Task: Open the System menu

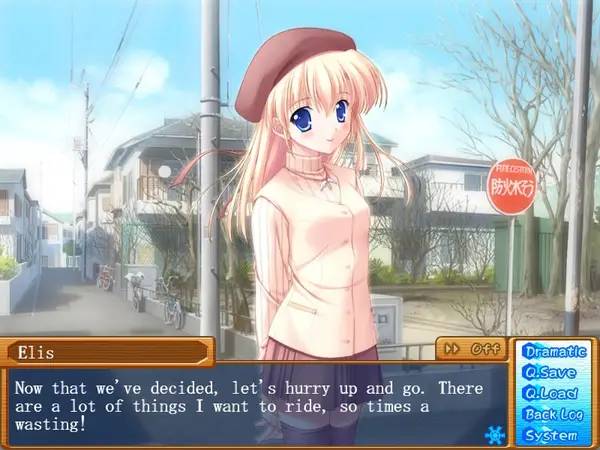Action: (x=550, y=435)
